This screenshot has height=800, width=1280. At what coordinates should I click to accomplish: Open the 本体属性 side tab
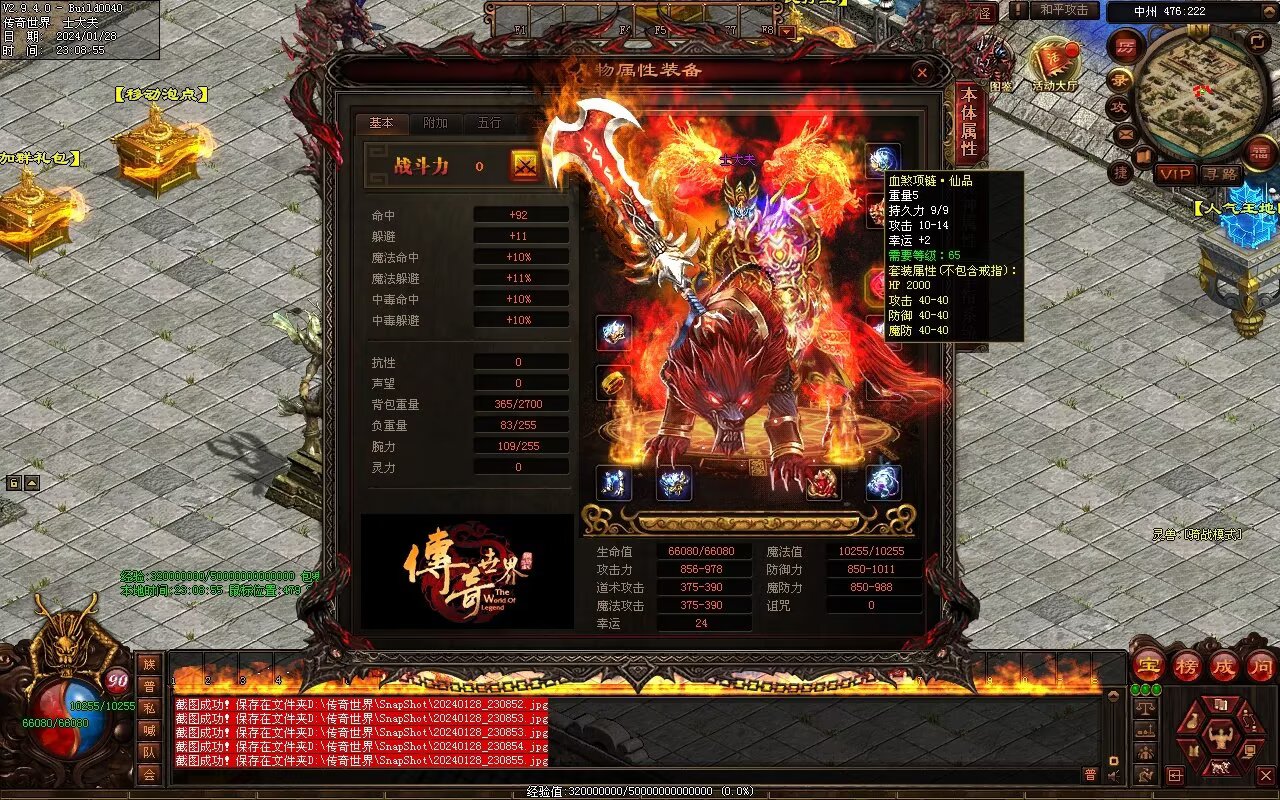968,122
